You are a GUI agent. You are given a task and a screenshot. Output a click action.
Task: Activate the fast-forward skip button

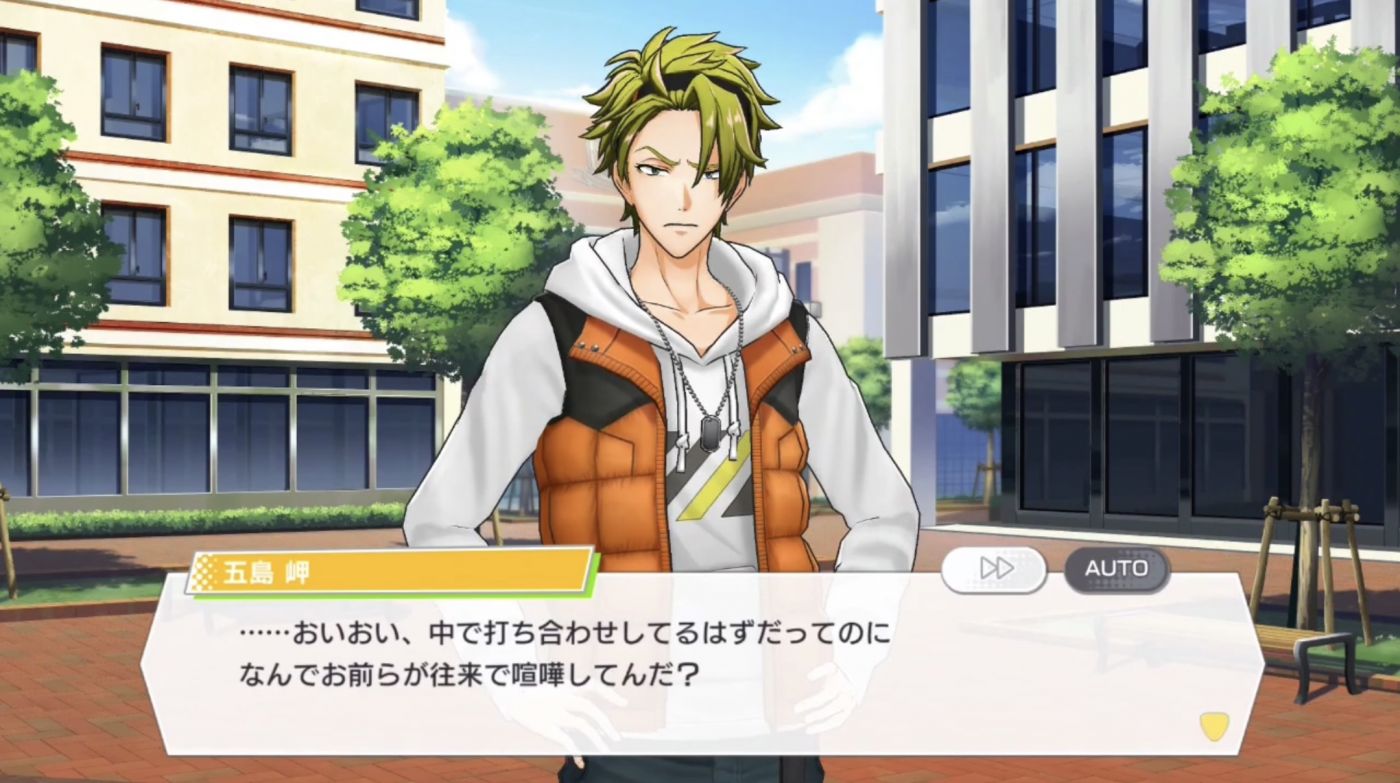pos(993,569)
